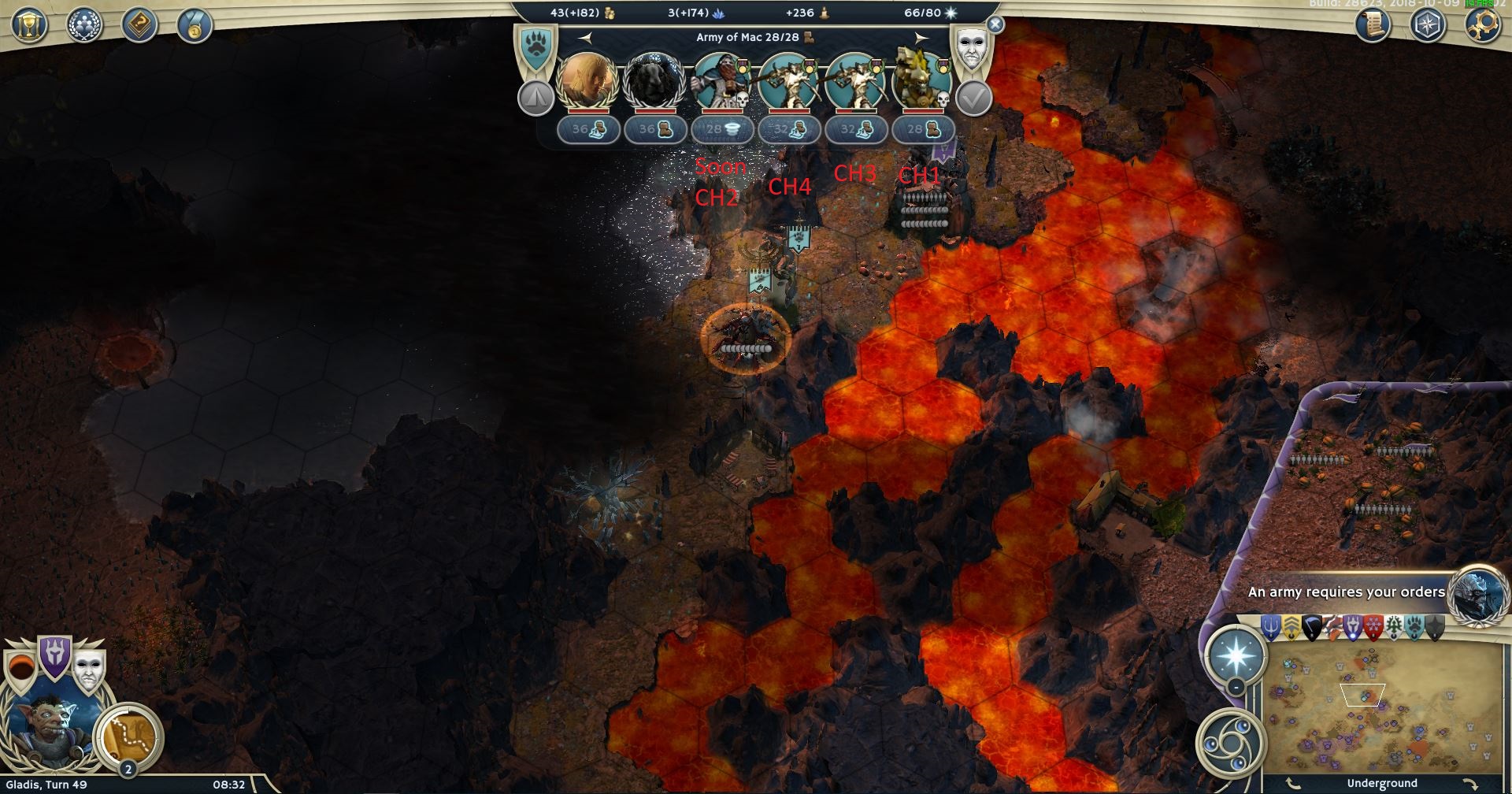The height and width of the screenshot is (794, 1512).
Task: Click 'An army requires your orders' notice
Action: click(x=1347, y=592)
